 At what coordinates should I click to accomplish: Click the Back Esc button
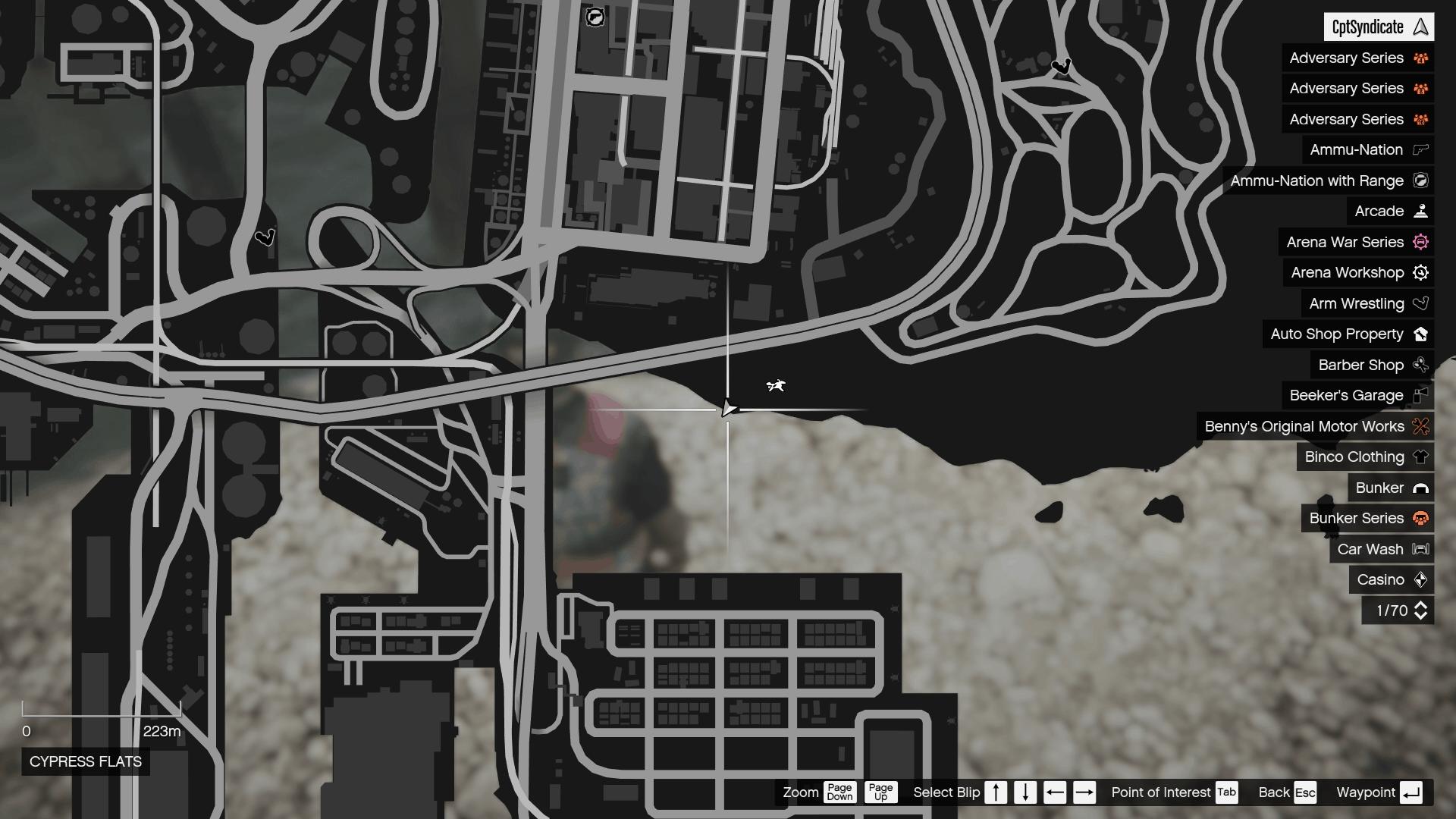(1306, 792)
